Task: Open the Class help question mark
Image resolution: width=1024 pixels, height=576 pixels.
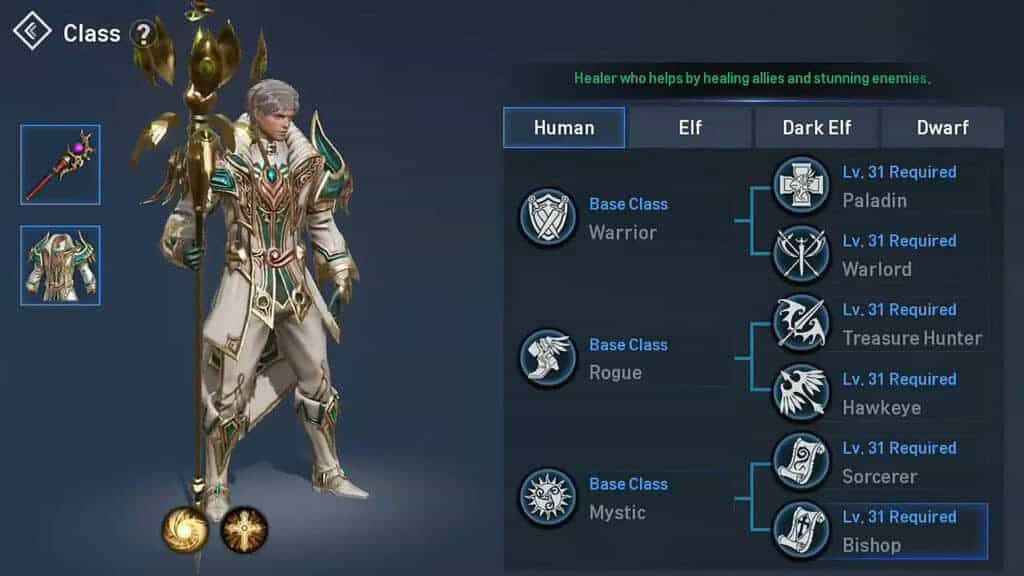Action: [144, 34]
